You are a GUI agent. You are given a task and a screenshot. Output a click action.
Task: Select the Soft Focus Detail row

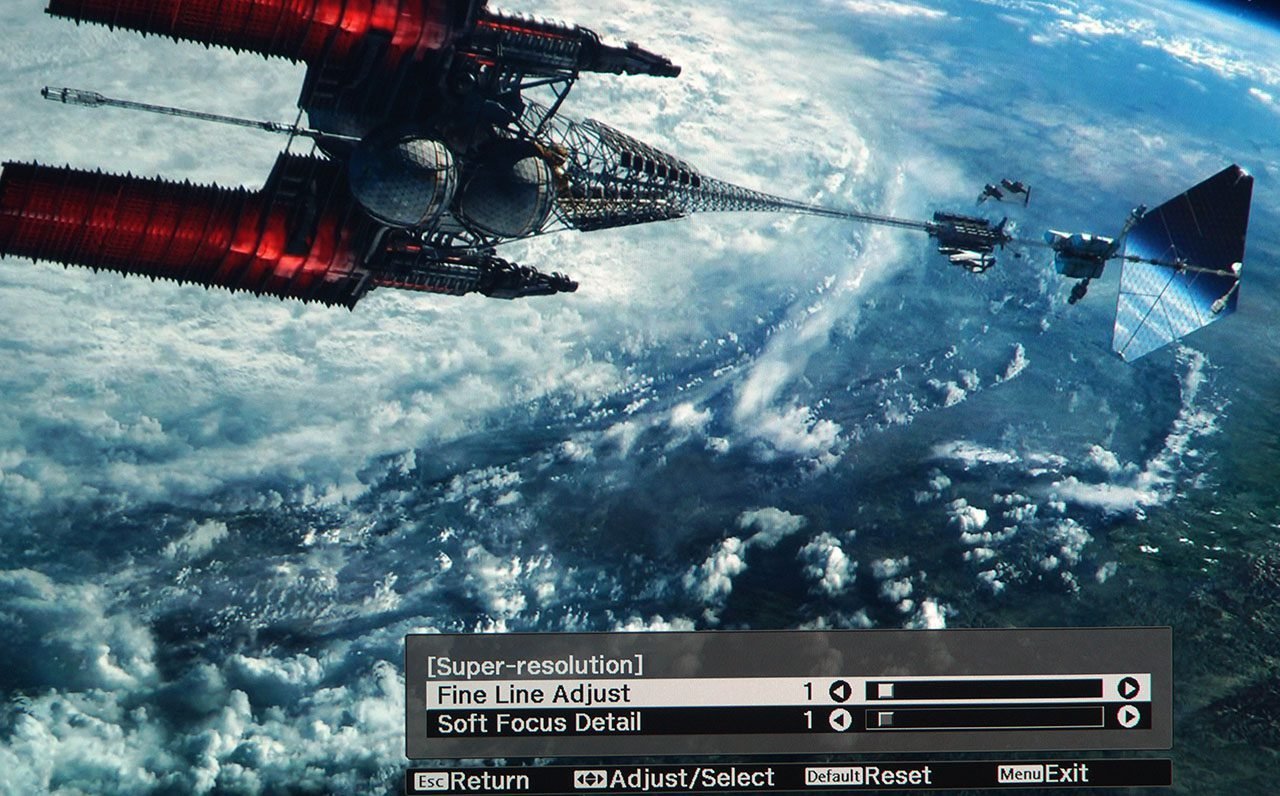pos(540,721)
